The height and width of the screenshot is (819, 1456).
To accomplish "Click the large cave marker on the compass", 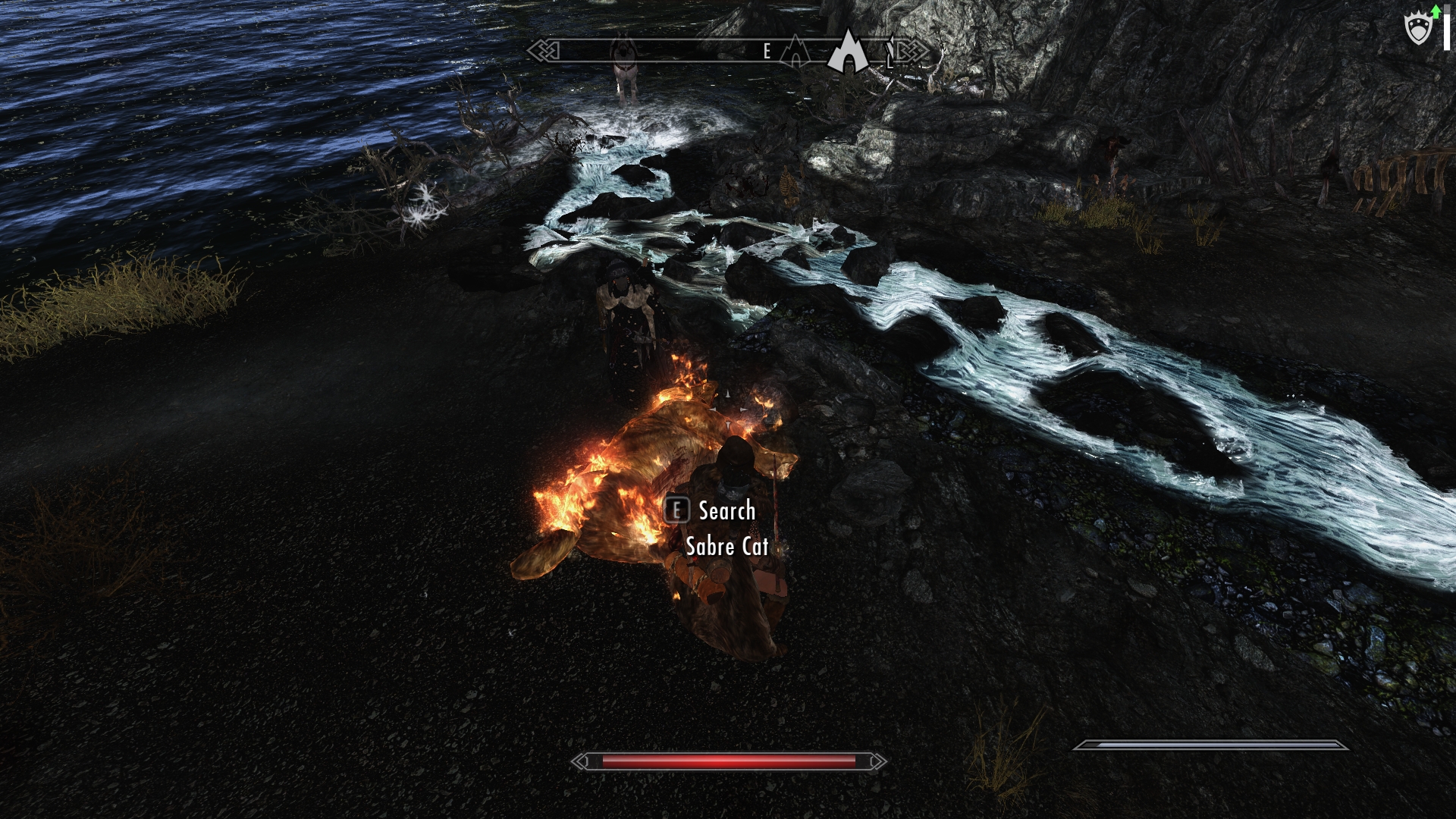I will click(846, 52).
